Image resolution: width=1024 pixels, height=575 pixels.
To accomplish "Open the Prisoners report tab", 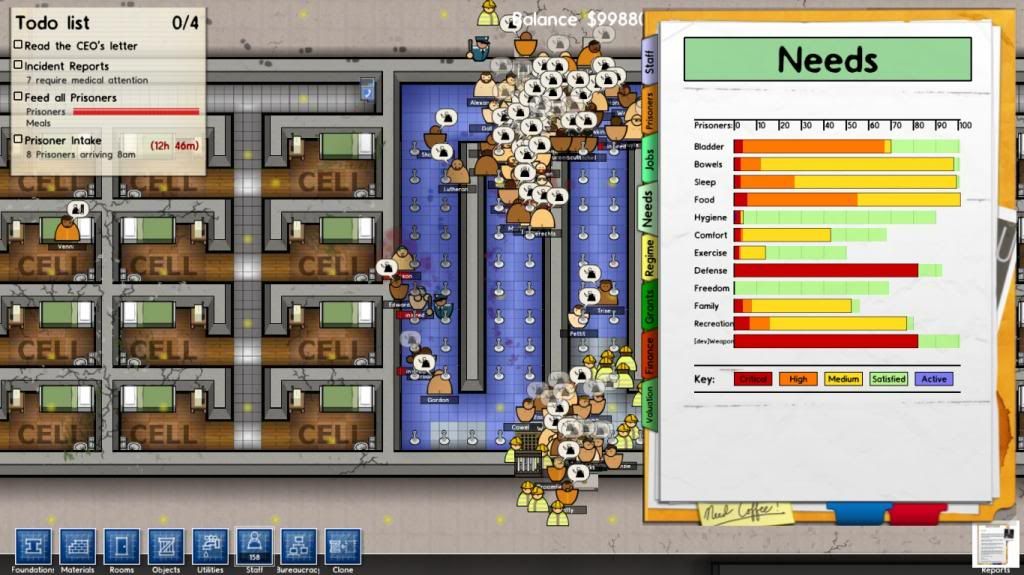I will (649, 108).
